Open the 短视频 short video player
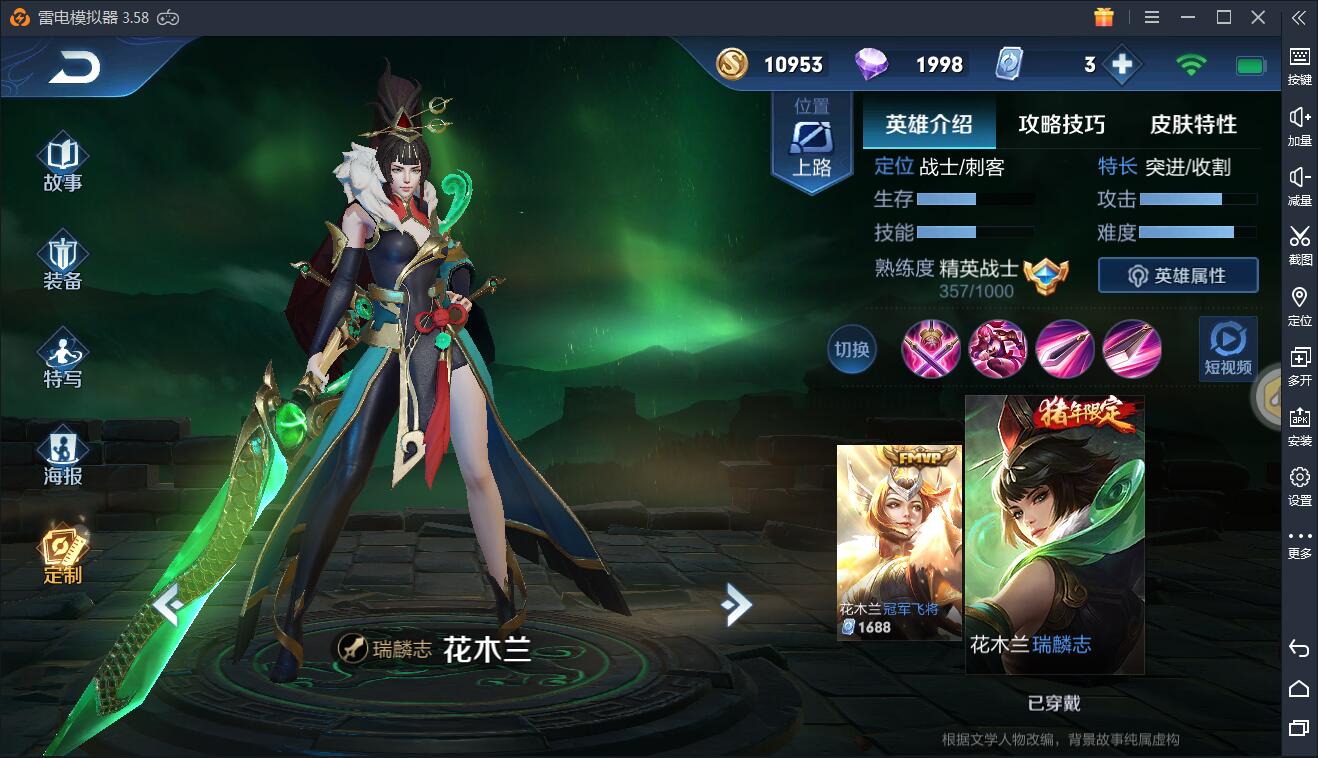 click(1227, 350)
